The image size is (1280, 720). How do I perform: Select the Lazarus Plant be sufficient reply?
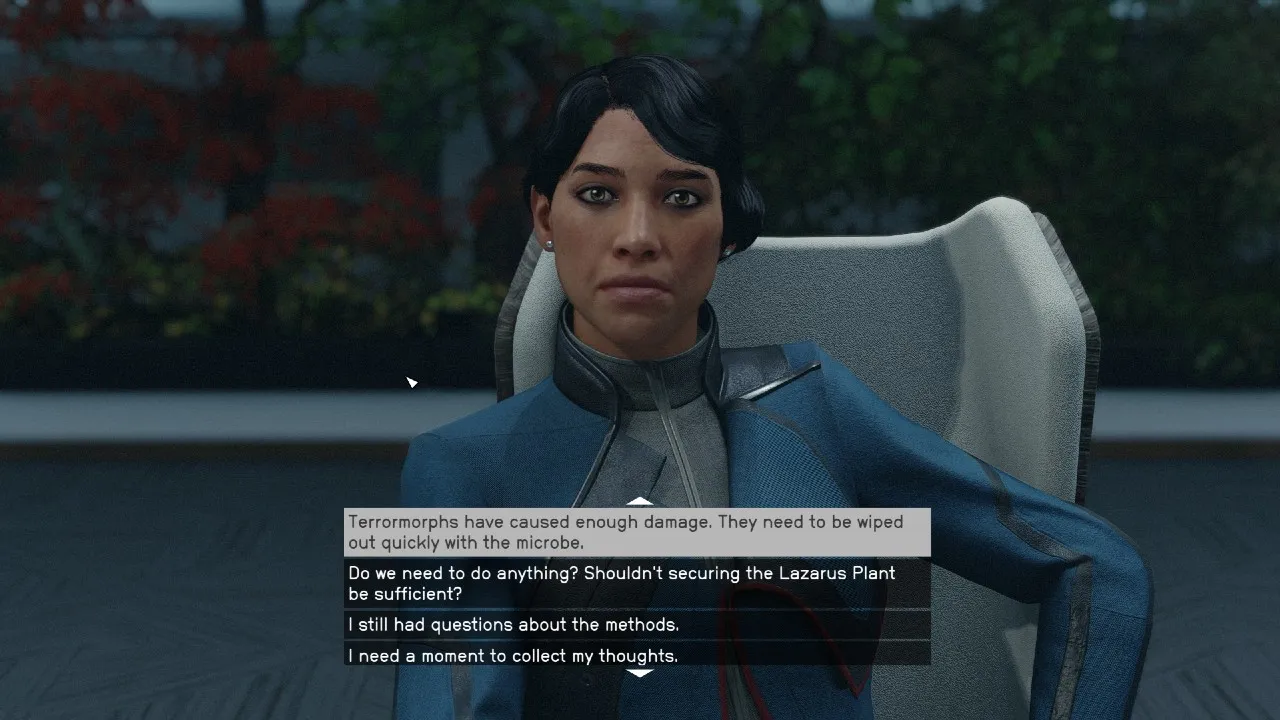click(637, 583)
